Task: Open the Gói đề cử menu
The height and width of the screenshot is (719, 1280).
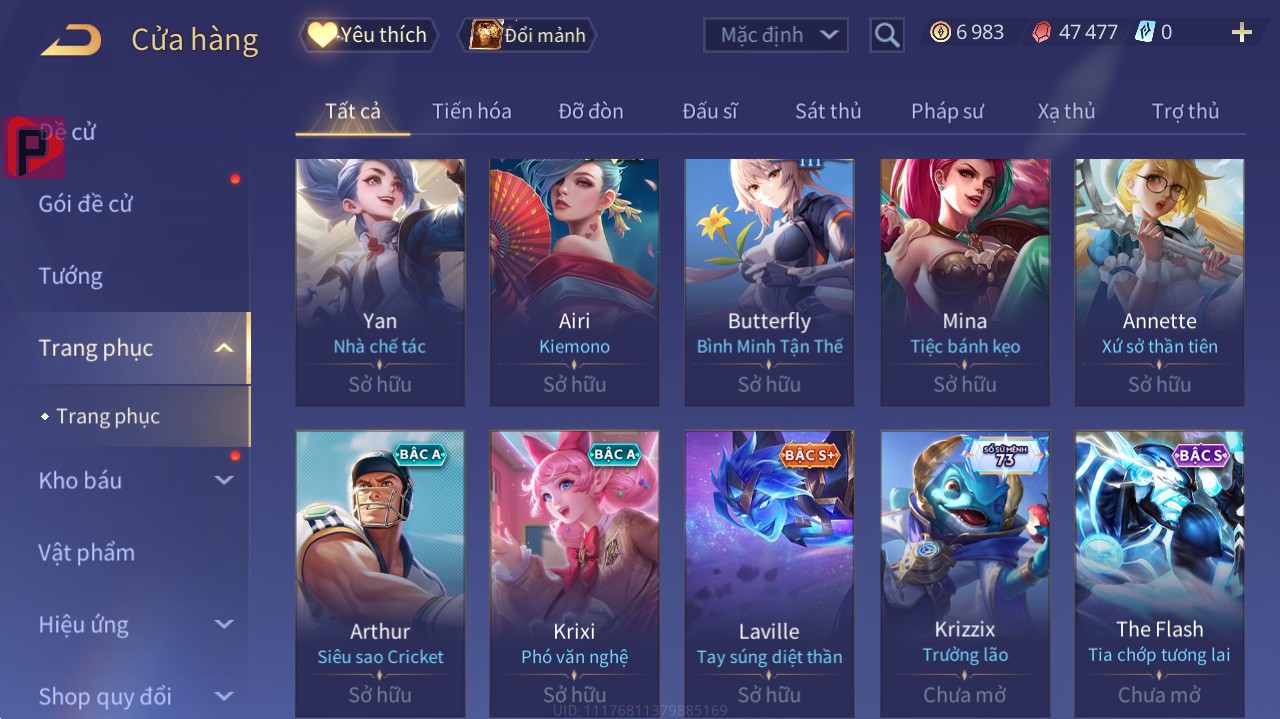Action: click(x=86, y=204)
